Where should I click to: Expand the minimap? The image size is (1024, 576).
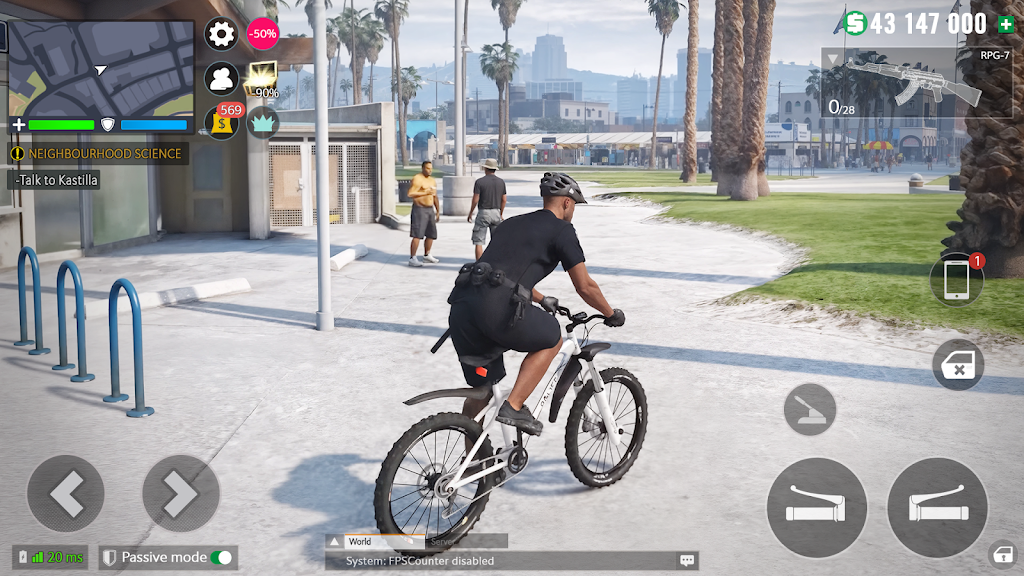pos(100,67)
